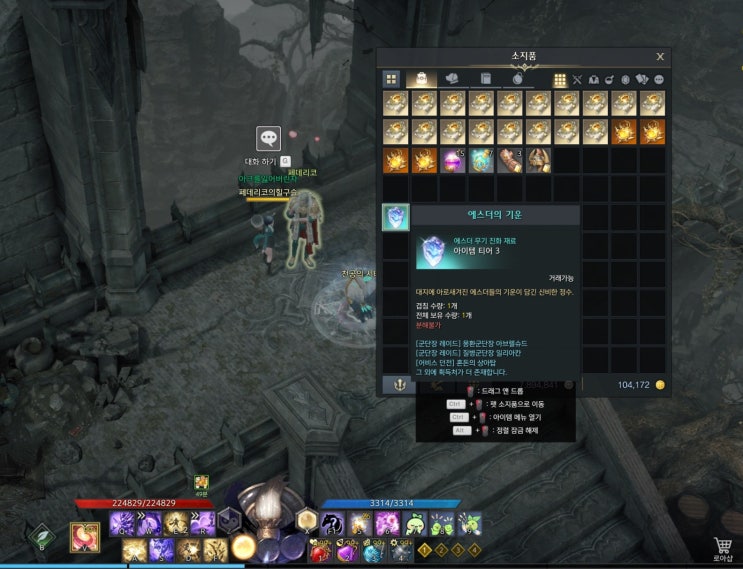The width and height of the screenshot is (743, 569).
Task: Click the gauntlet item stack of 3
Action: point(510,160)
